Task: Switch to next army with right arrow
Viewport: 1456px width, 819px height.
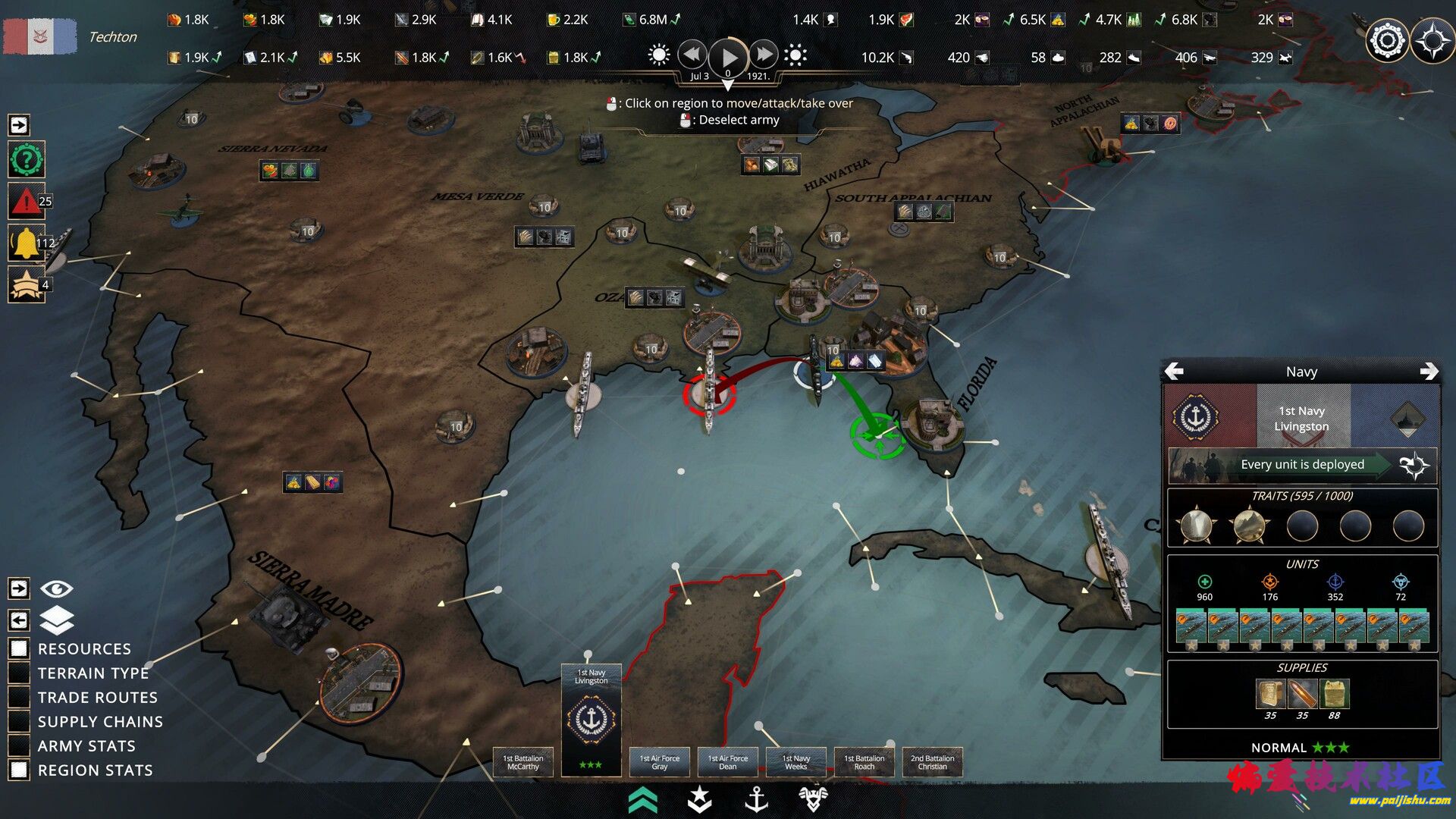Action: click(x=1429, y=371)
